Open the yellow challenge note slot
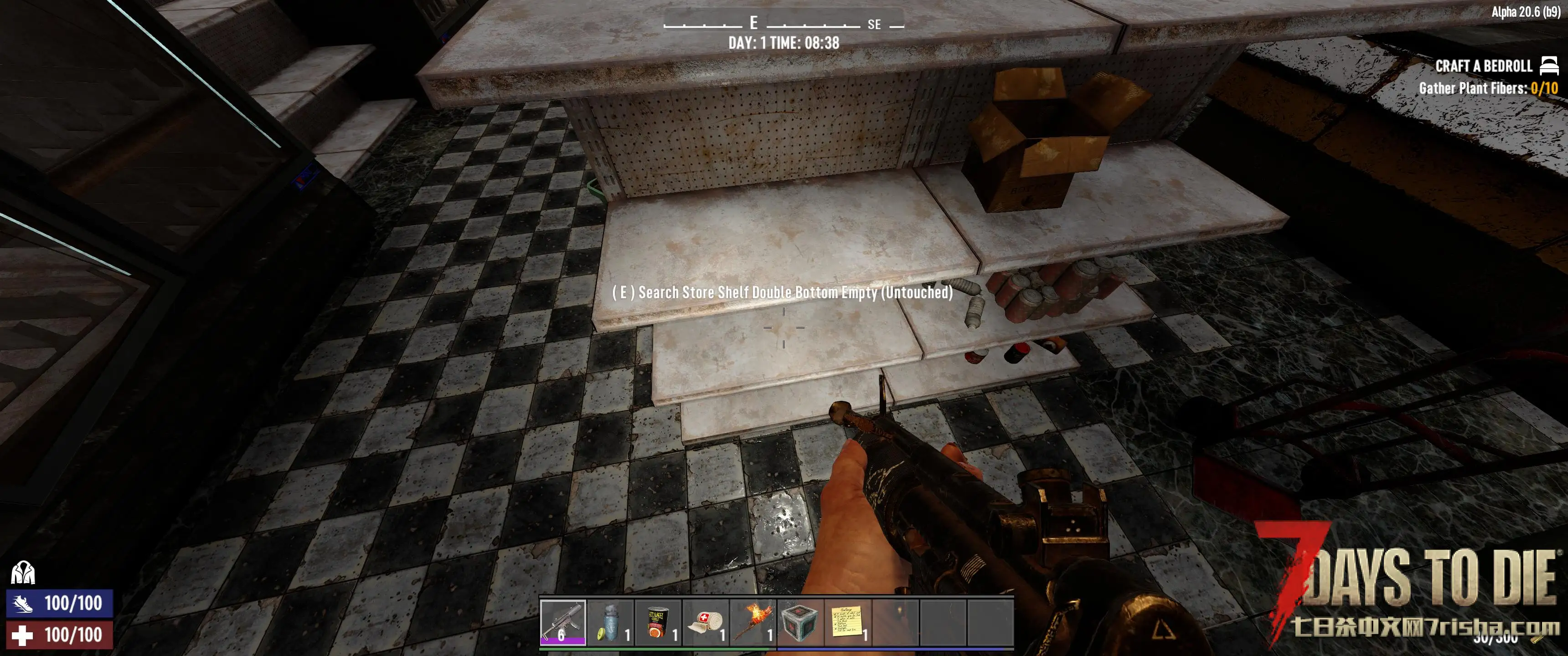This screenshot has height=656, width=1568. [847, 622]
